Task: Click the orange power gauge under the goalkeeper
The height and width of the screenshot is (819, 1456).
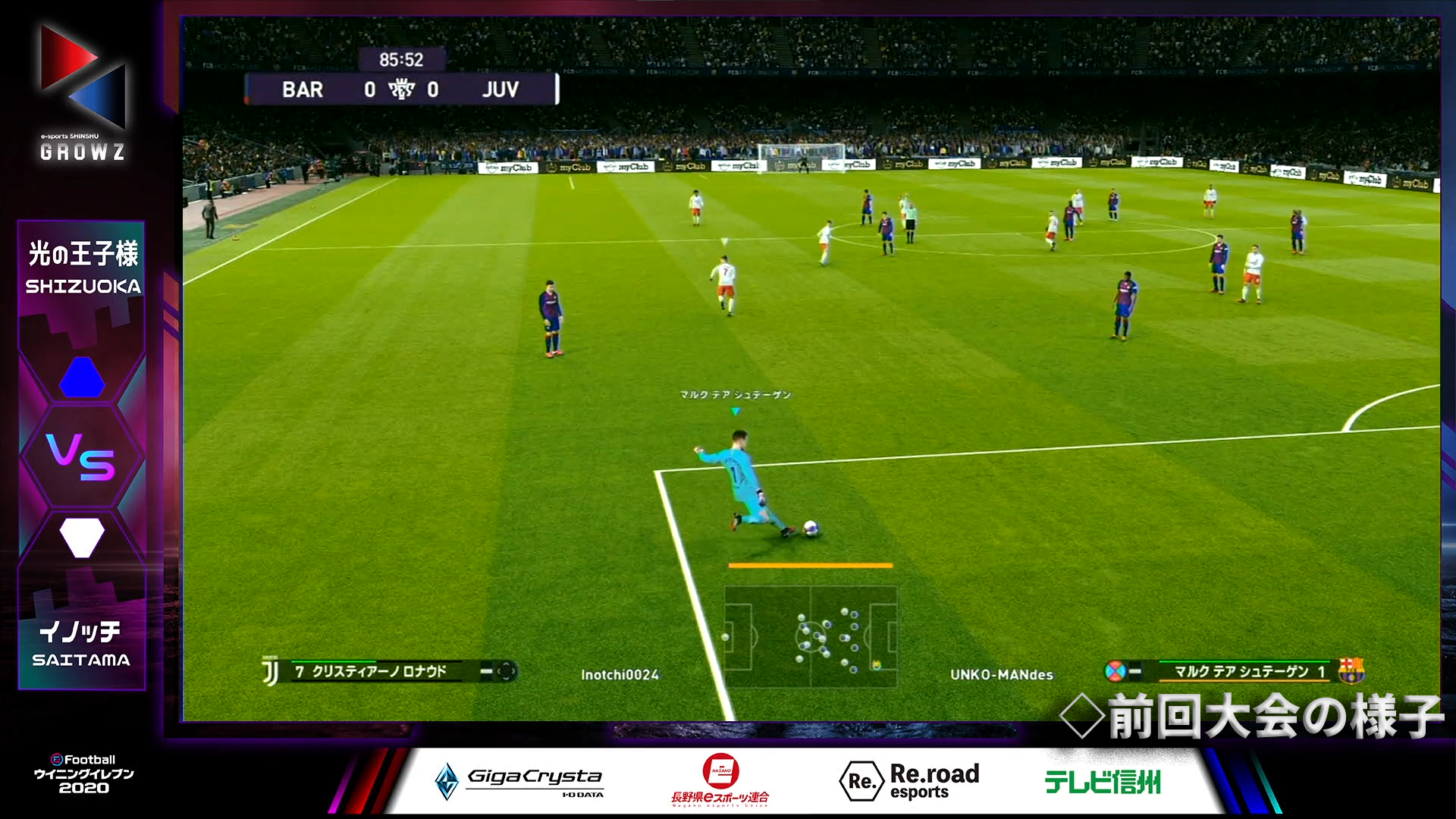Action: pyautogui.click(x=809, y=565)
